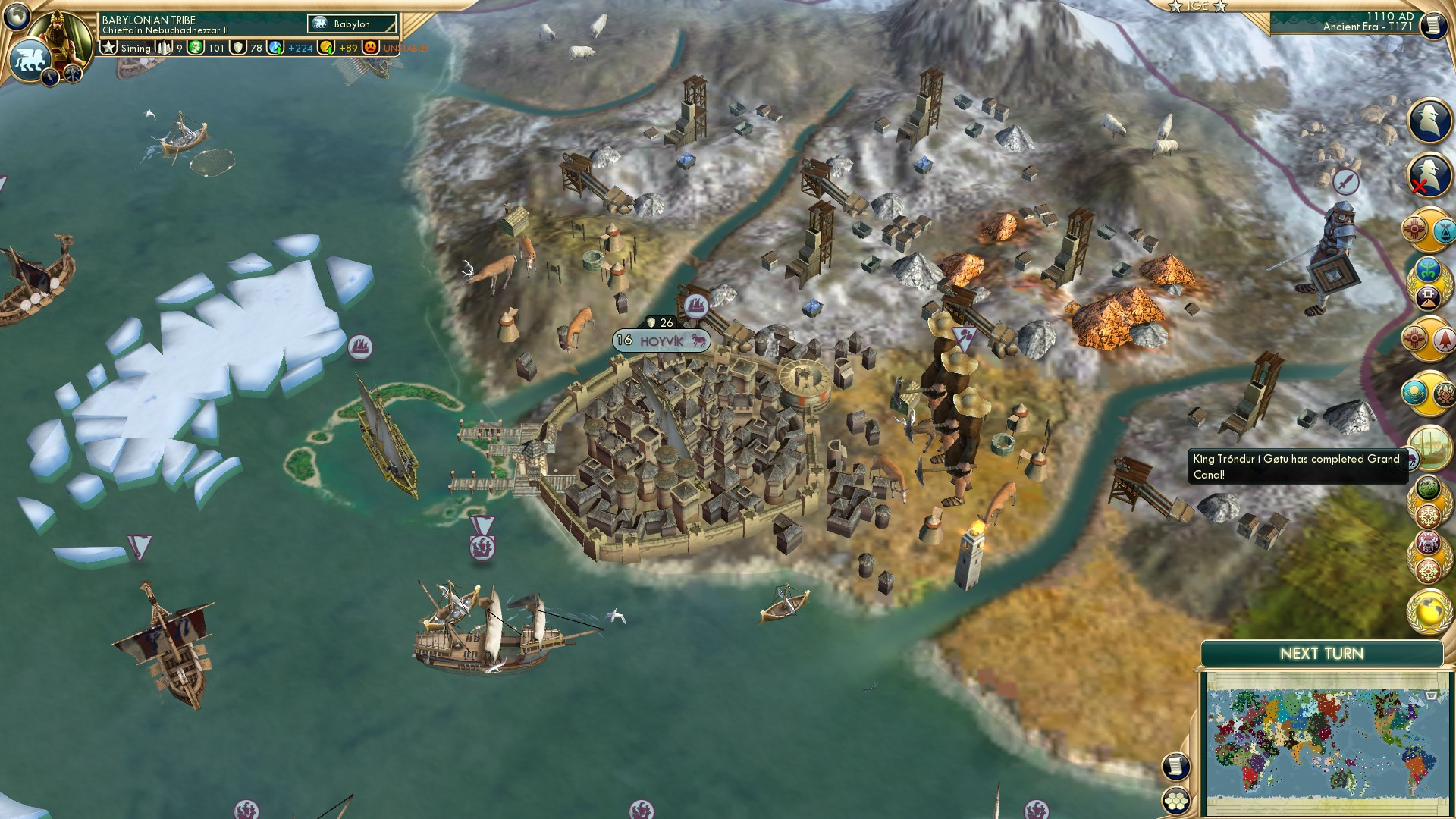This screenshot has height=819, width=1456.
Task: Click the notification scroll icon top right
Action: (1436, 26)
